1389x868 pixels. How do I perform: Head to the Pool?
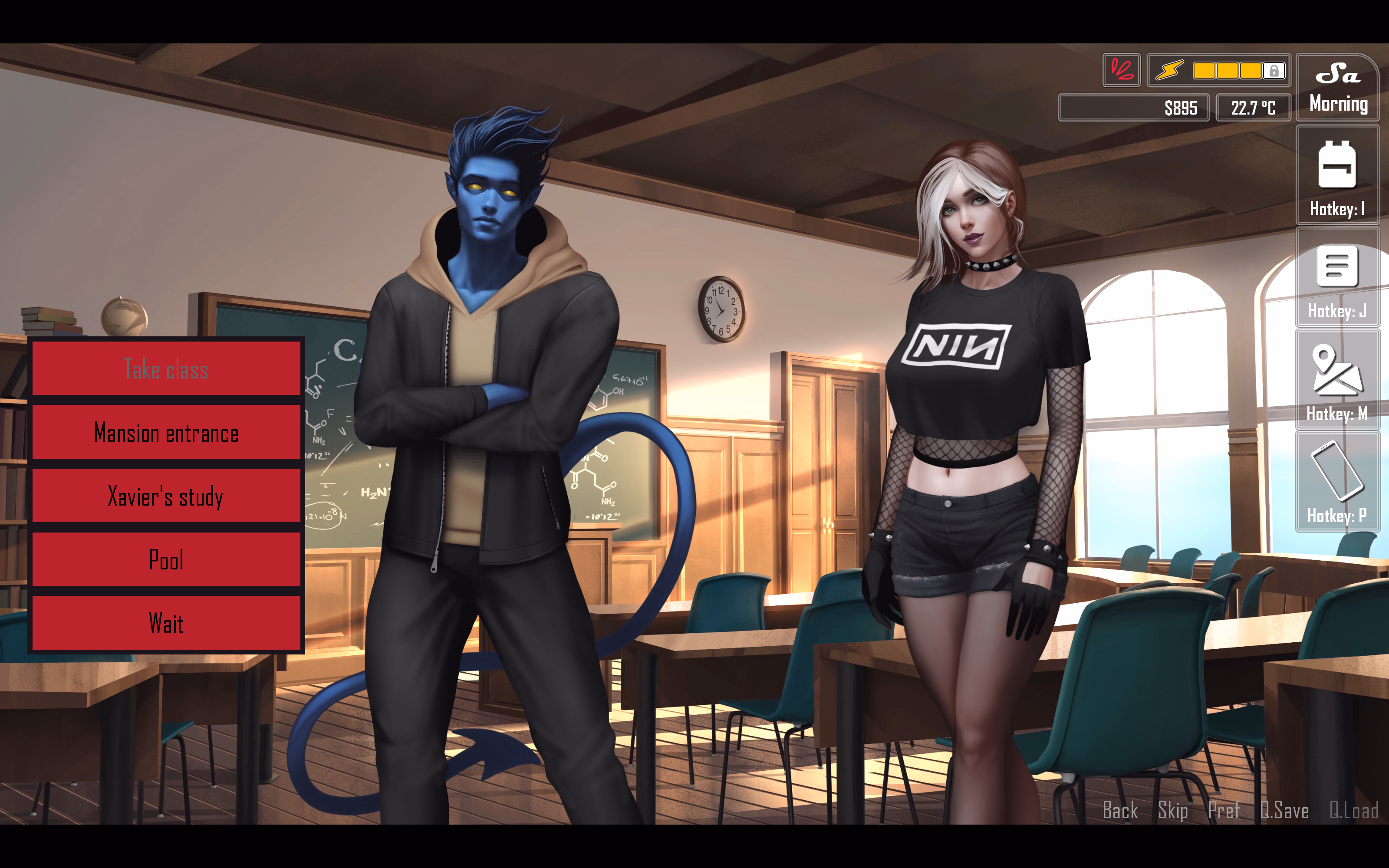click(x=166, y=560)
